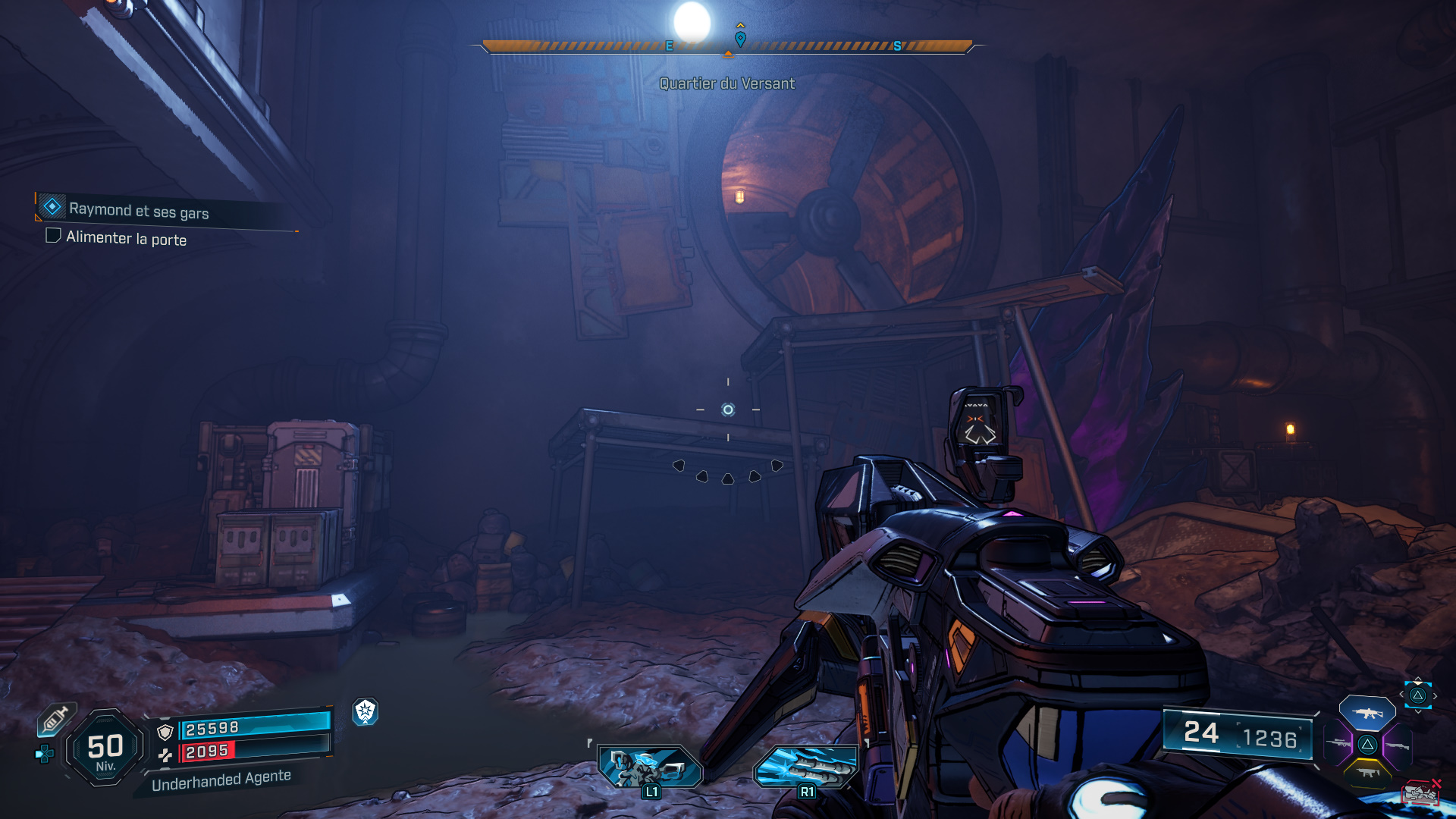Click the health cross icon beside 2095
The width and height of the screenshot is (1456, 819).
pos(166,755)
